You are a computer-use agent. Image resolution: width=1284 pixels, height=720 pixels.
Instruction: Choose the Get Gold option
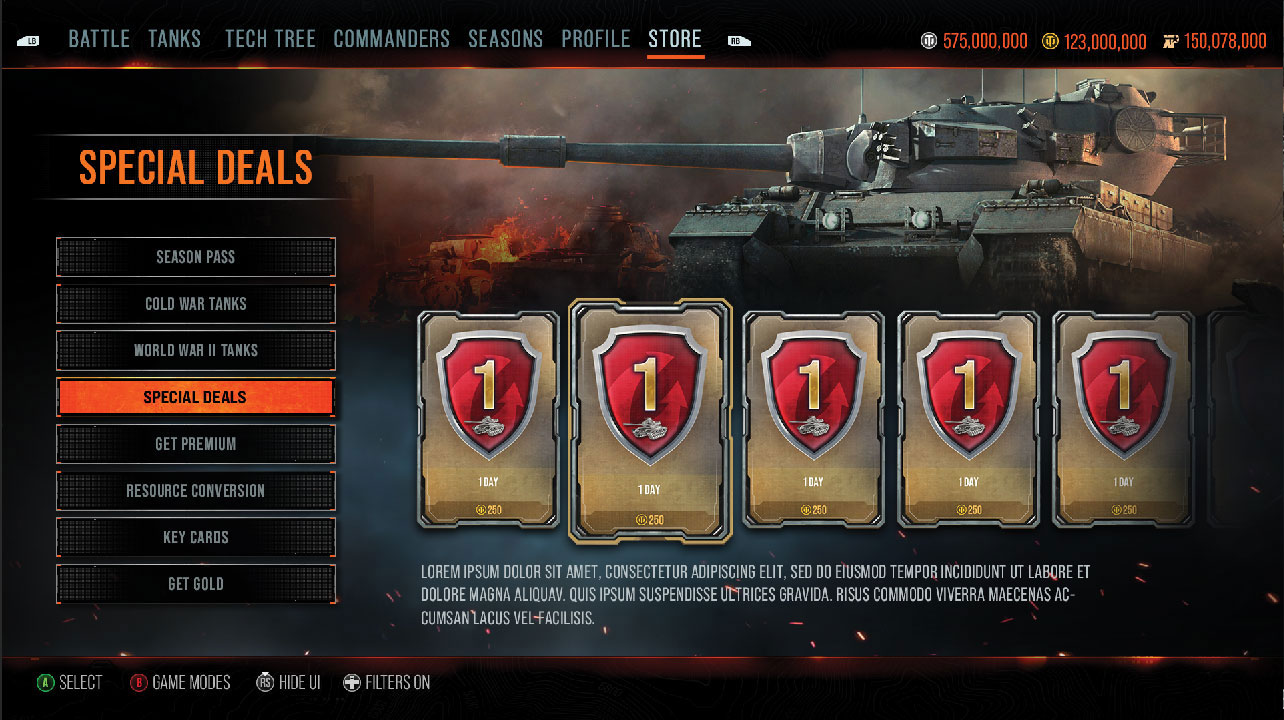tap(196, 584)
